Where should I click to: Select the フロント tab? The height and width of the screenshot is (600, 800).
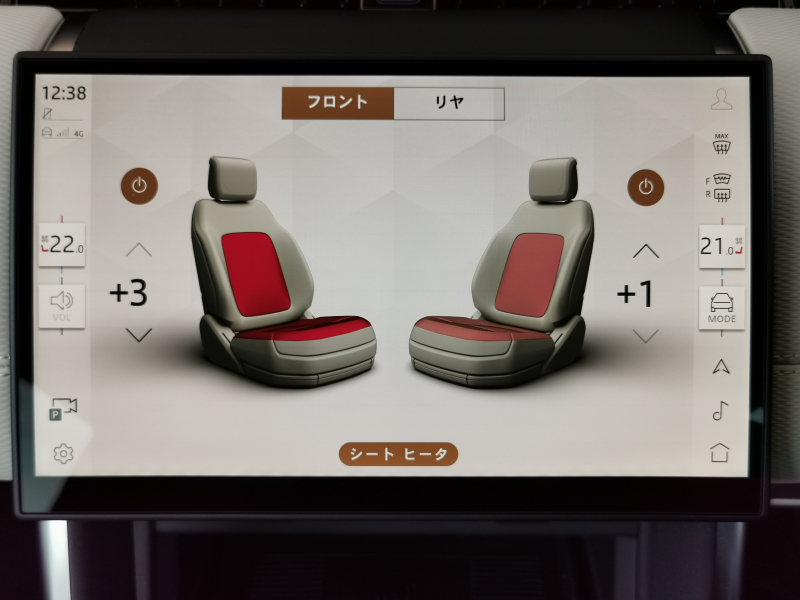(338, 102)
